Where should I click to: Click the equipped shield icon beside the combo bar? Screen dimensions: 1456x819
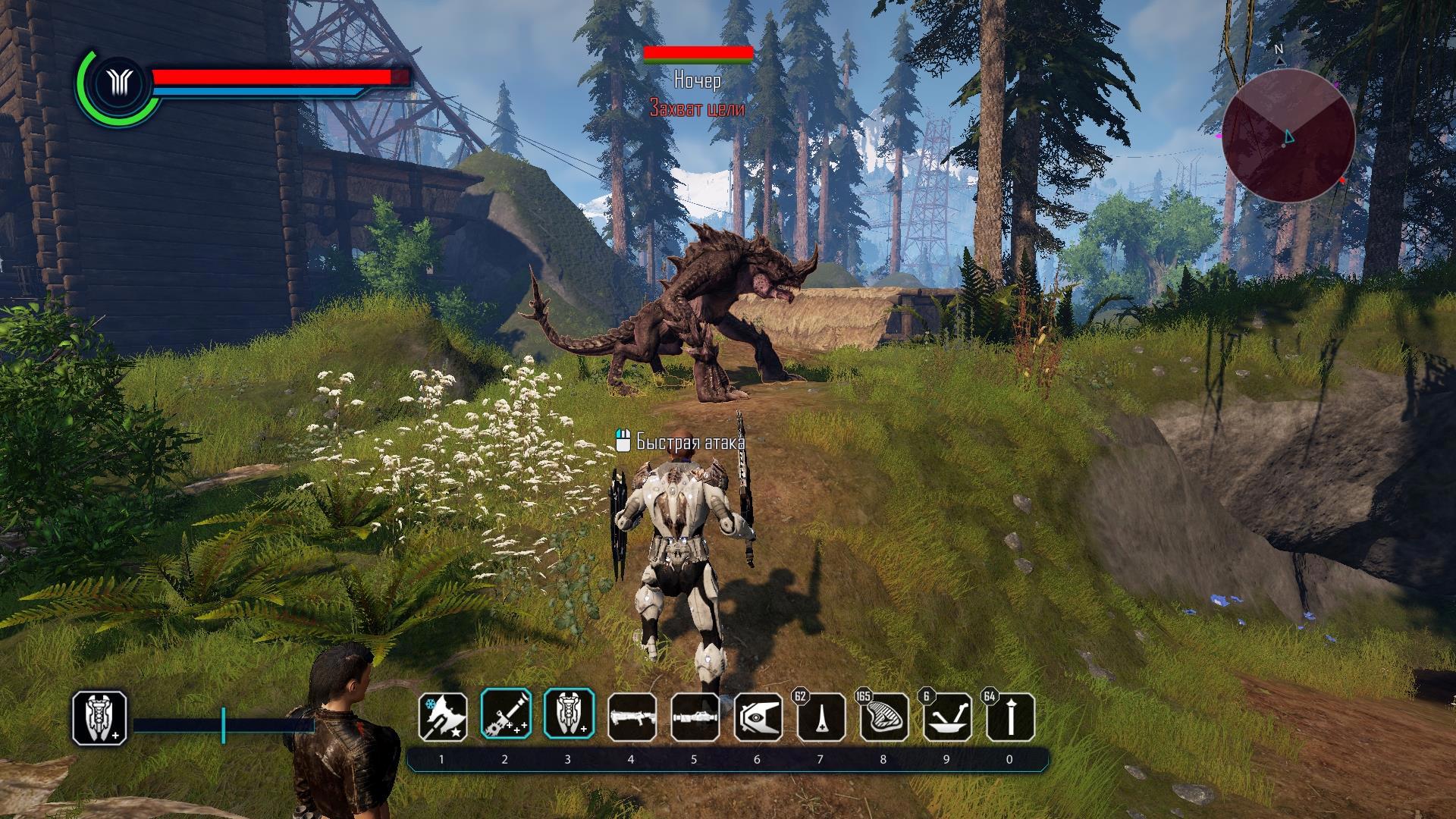pyautogui.click(x=99, y=717)
